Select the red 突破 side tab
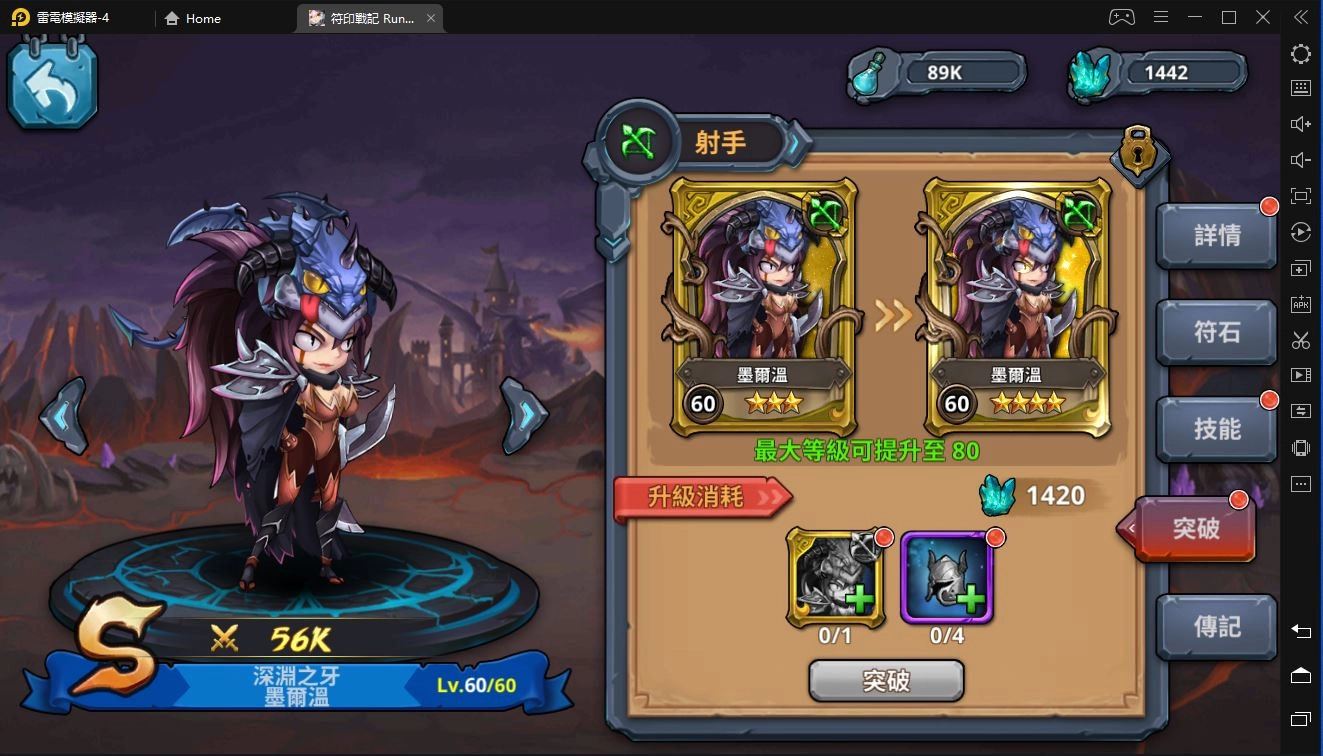Screen dimensions: 1323x756 click(x=1195, y=527)
